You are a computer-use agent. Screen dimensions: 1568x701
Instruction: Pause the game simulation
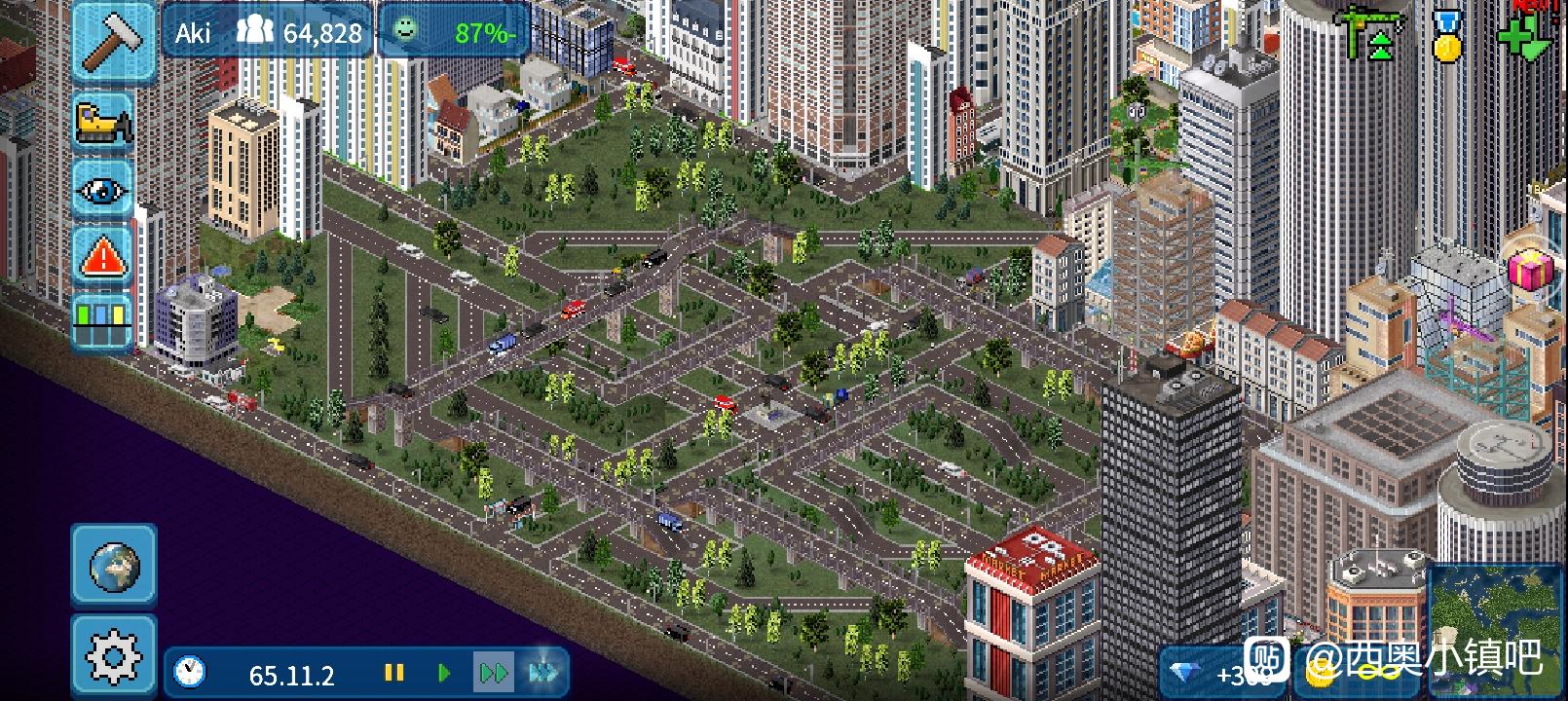click(394, 673)
